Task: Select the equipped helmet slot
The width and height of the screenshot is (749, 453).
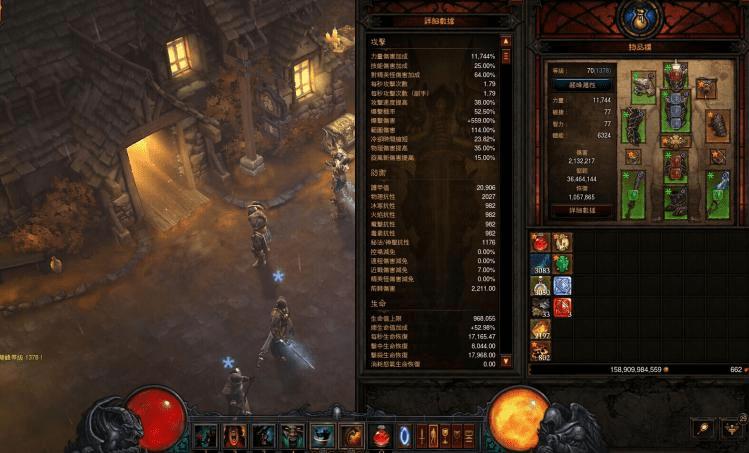Action: [677, 75]
